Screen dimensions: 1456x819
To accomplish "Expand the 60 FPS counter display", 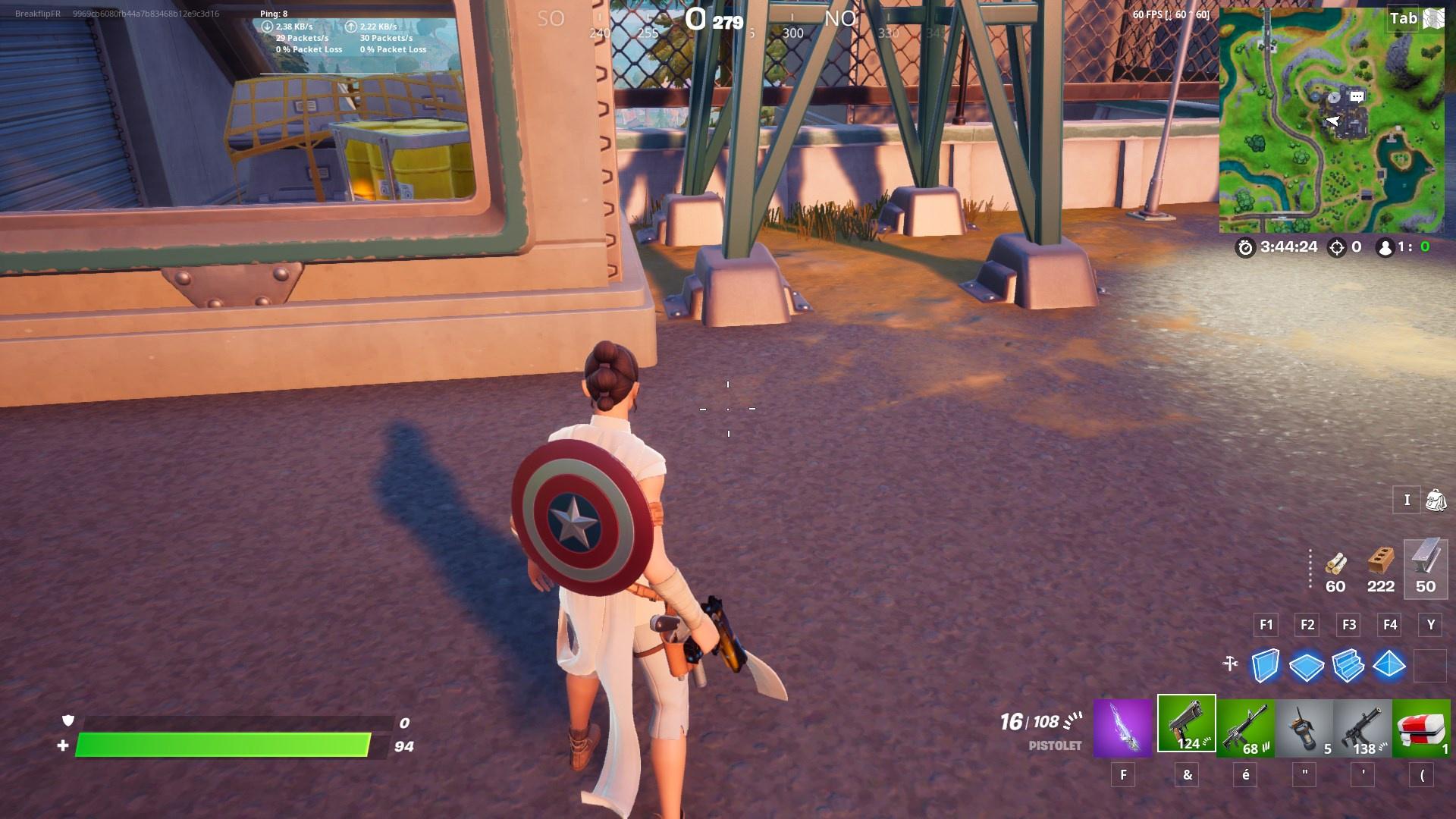I will tap(1172, 13).
